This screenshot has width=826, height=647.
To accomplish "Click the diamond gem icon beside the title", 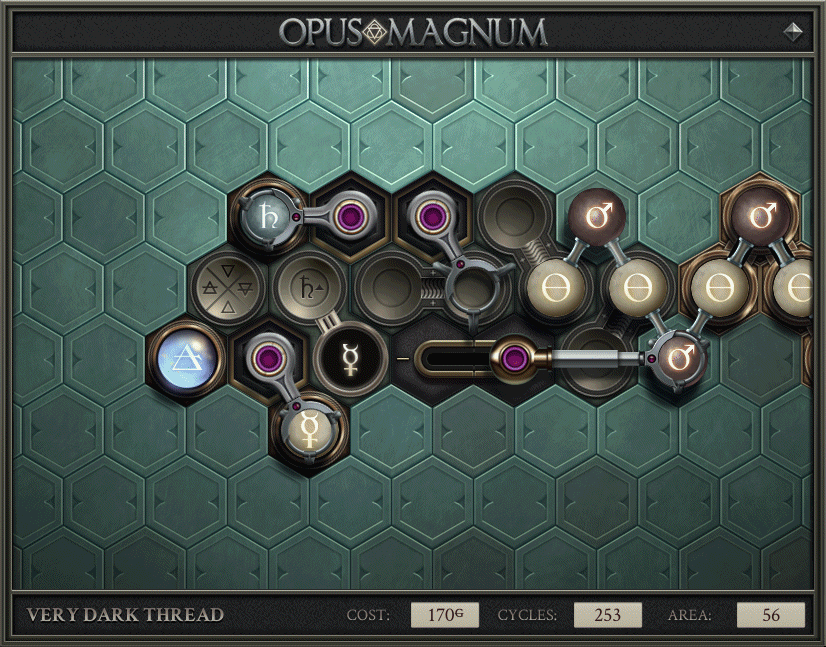I will [793, 31].
